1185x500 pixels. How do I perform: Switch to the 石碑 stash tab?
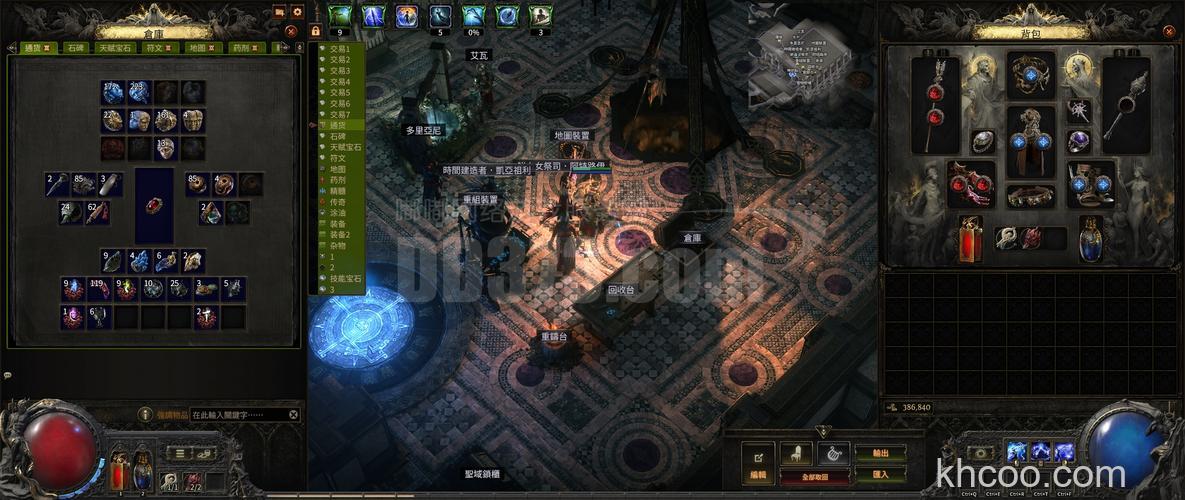[x=76, y=47]
